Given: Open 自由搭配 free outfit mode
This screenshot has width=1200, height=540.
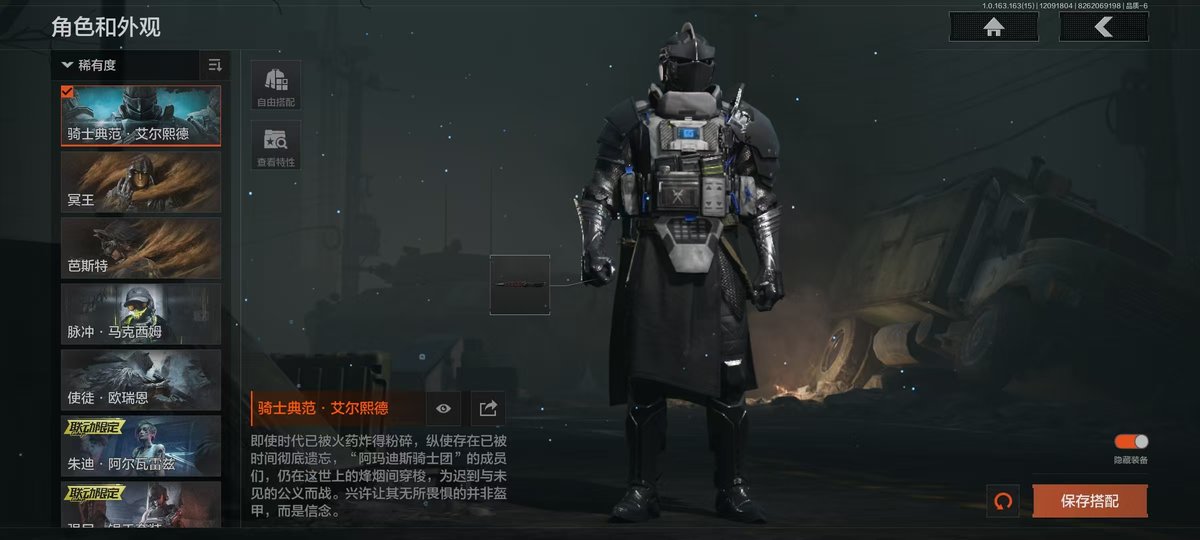Looking at the screenshot, I should coord(276,85).
